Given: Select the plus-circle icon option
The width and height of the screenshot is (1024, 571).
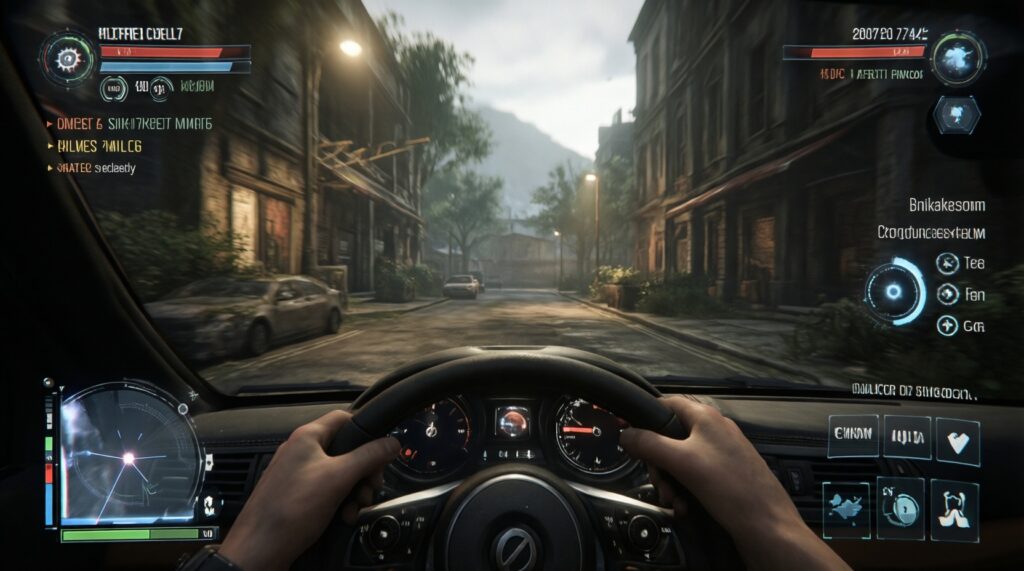Looking at the screenshot, I should pos(947,325).
